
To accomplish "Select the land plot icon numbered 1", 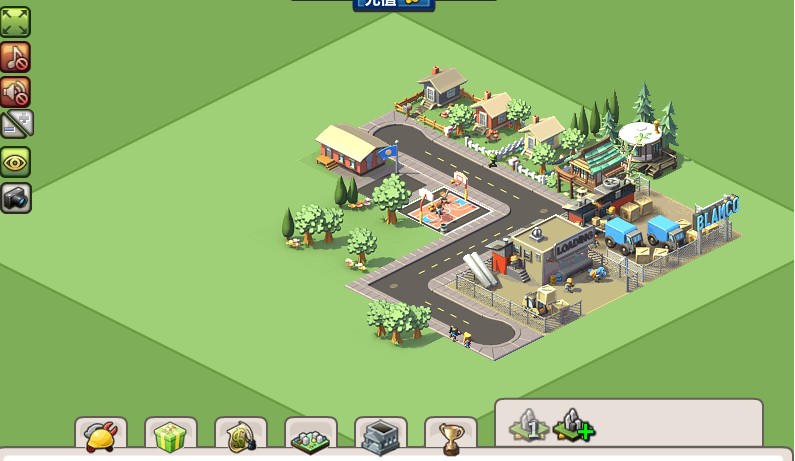I will click(529, 425).
